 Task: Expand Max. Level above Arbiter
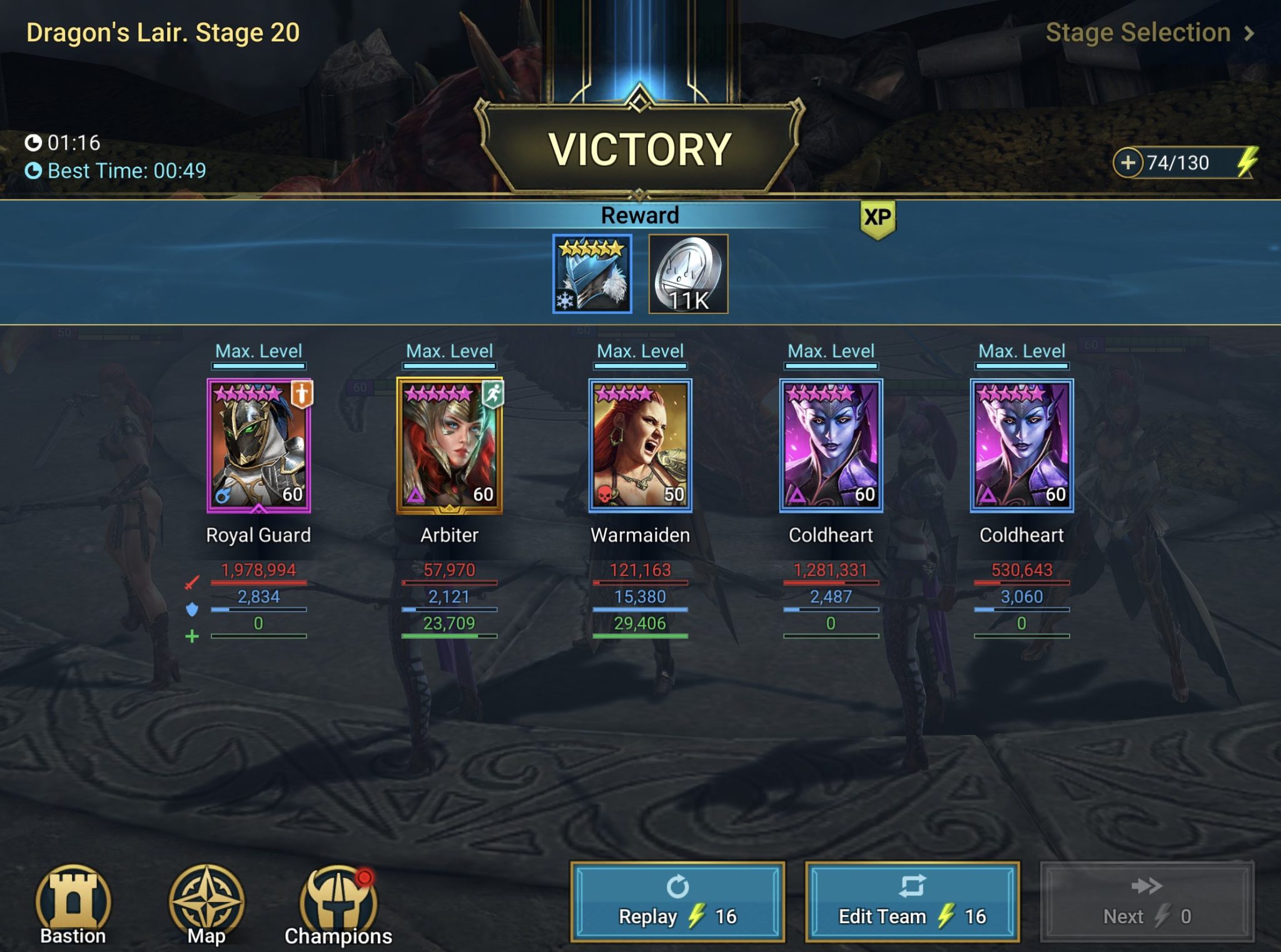(x=450, y=351)
